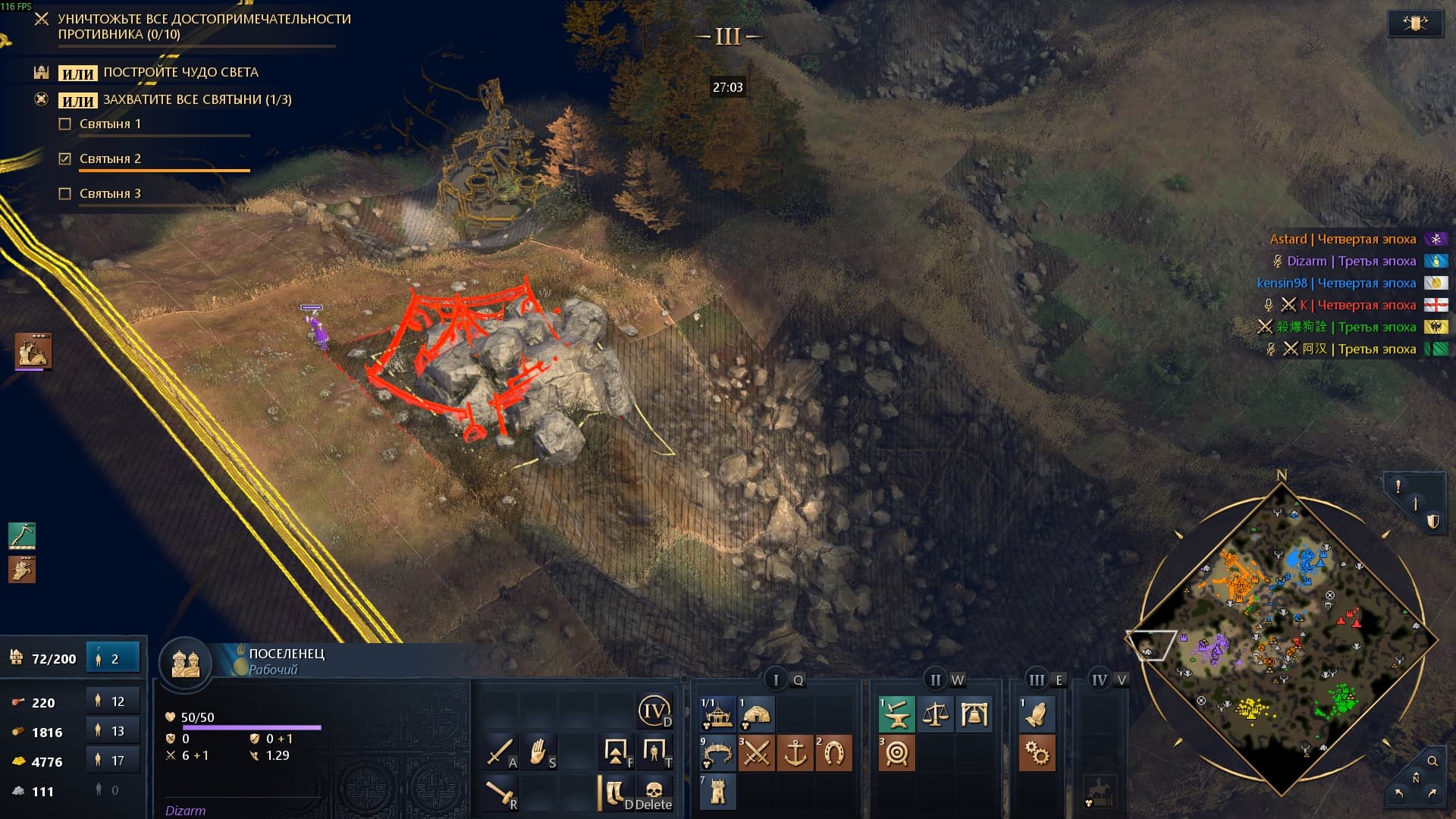This screenshot has width=1456, height=819.
Task: Open the Age IV buildings tab
Action: (1099, 679)
